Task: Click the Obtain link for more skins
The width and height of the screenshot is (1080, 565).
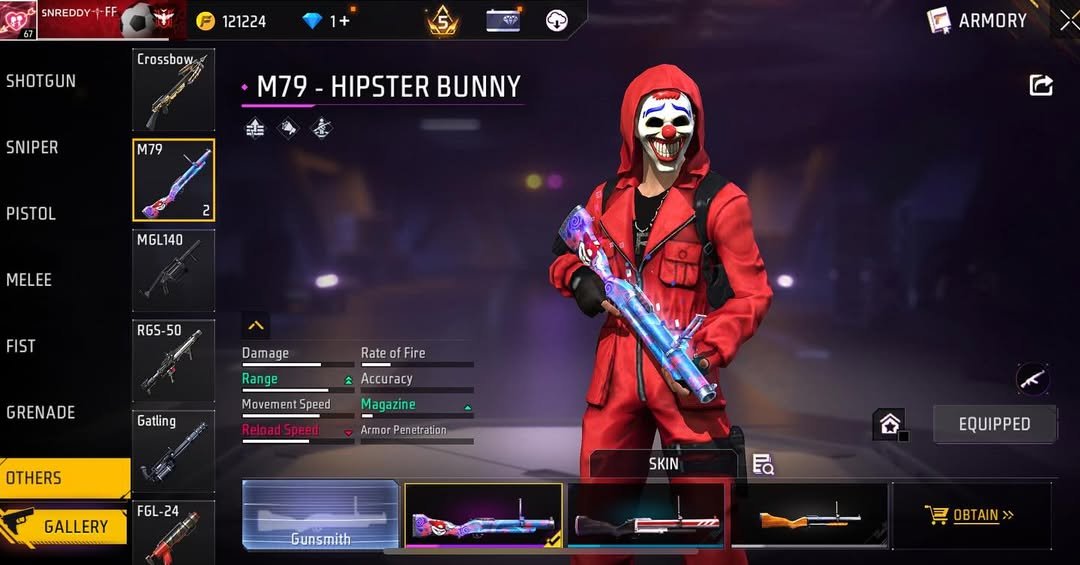Action: pos(970,515)
